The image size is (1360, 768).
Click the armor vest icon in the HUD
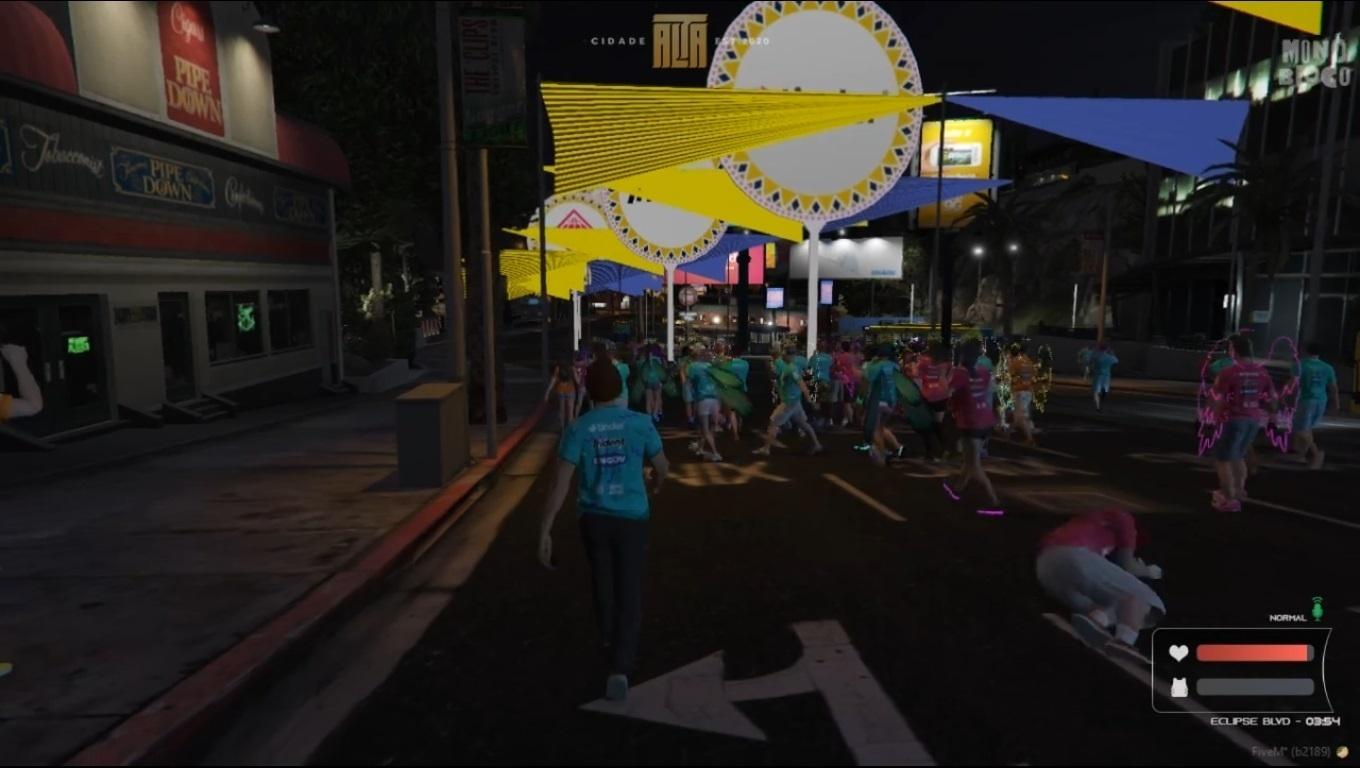[x=1181, y=686]
